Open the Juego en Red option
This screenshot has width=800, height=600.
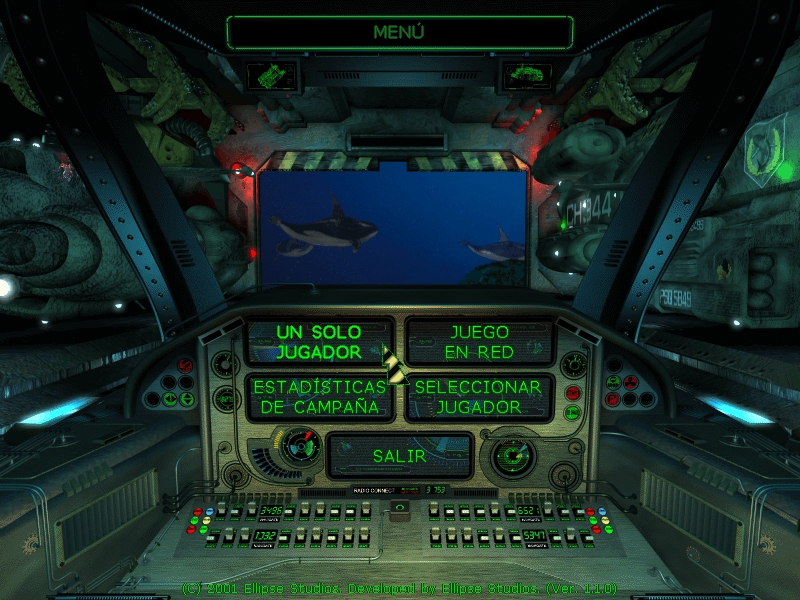pos(479,341)
